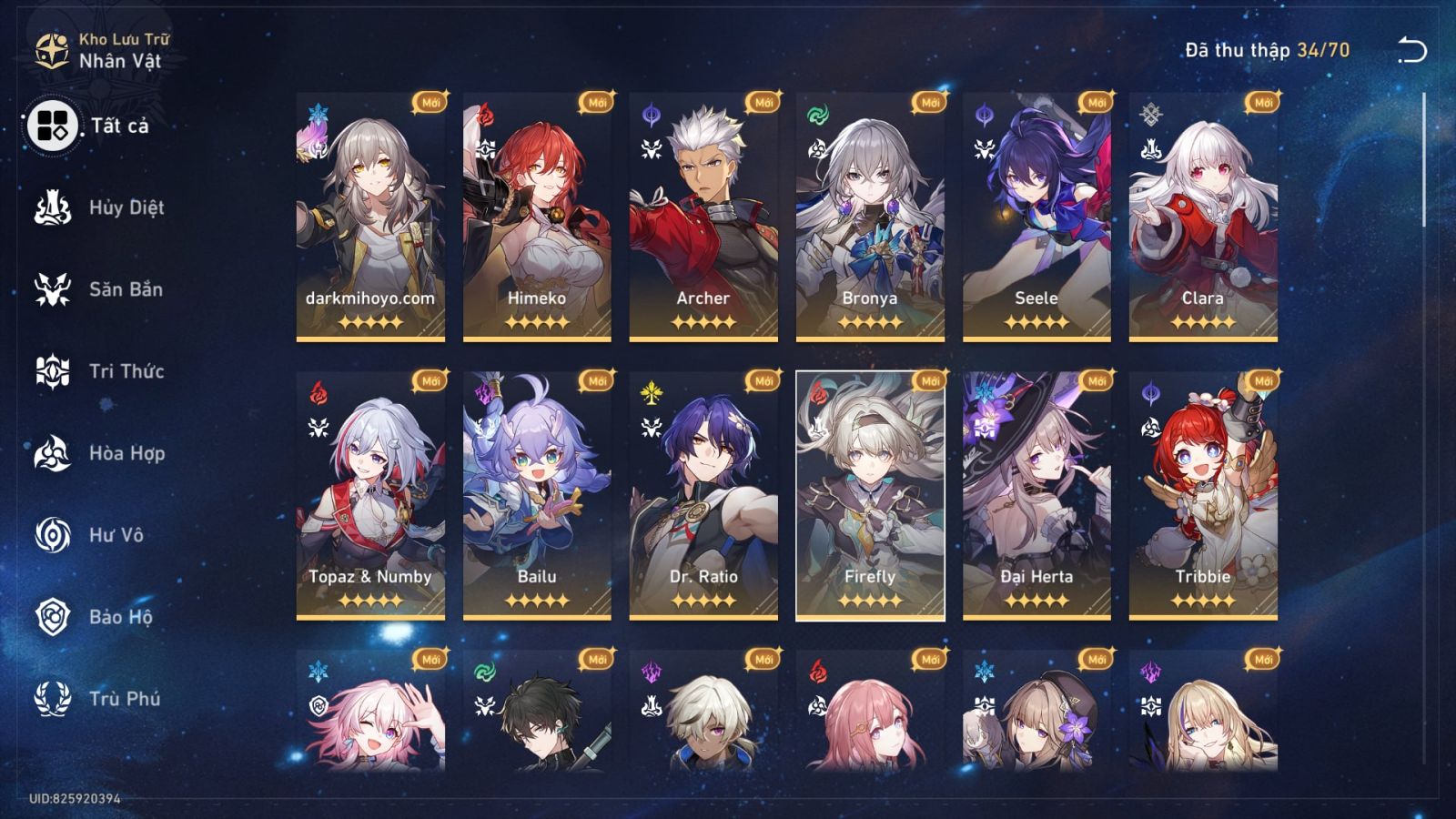Select the Săn Bắn (Hunt) path filter icon

[55, 289]
